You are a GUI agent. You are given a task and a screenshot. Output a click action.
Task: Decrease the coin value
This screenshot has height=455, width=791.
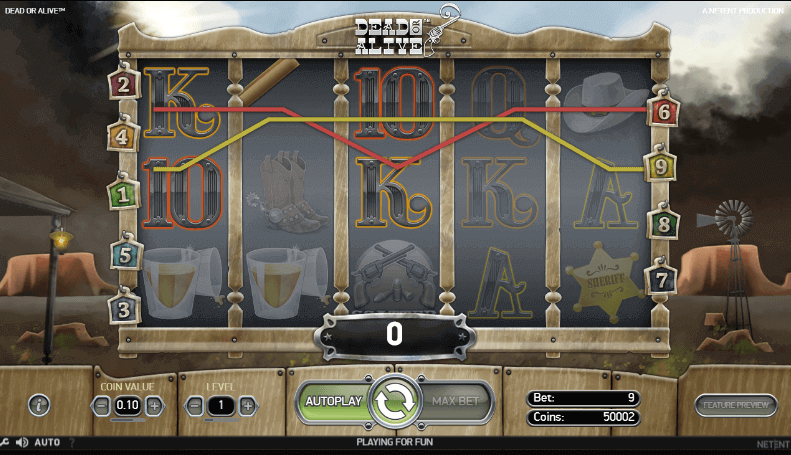100,406
